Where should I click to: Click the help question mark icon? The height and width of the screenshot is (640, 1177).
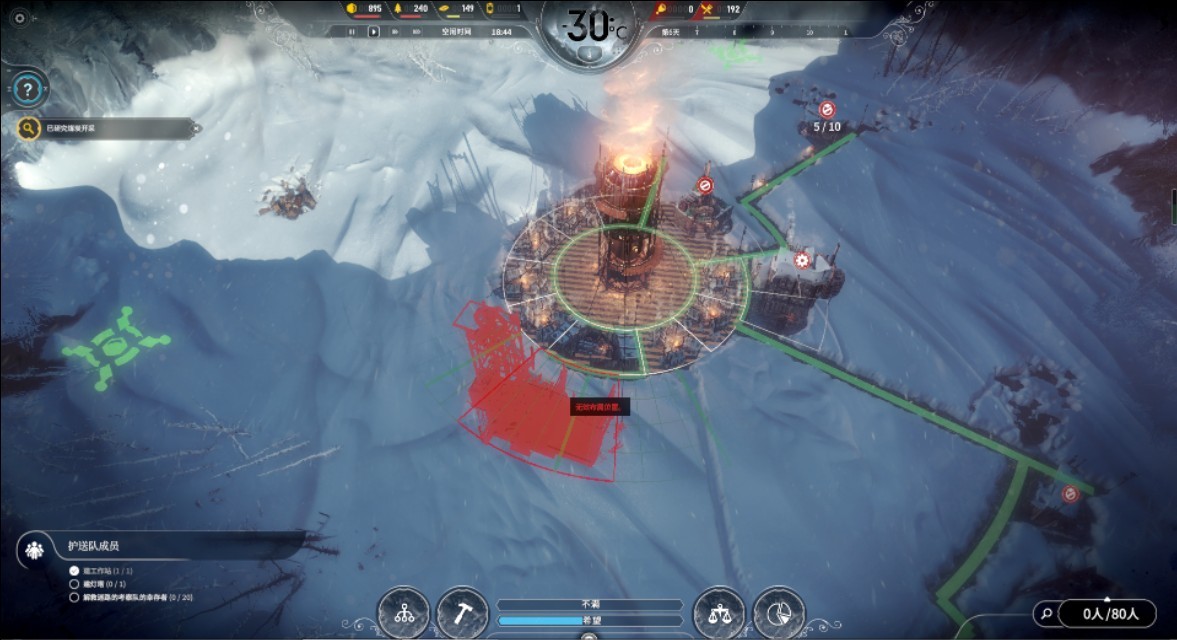(29, 89)
